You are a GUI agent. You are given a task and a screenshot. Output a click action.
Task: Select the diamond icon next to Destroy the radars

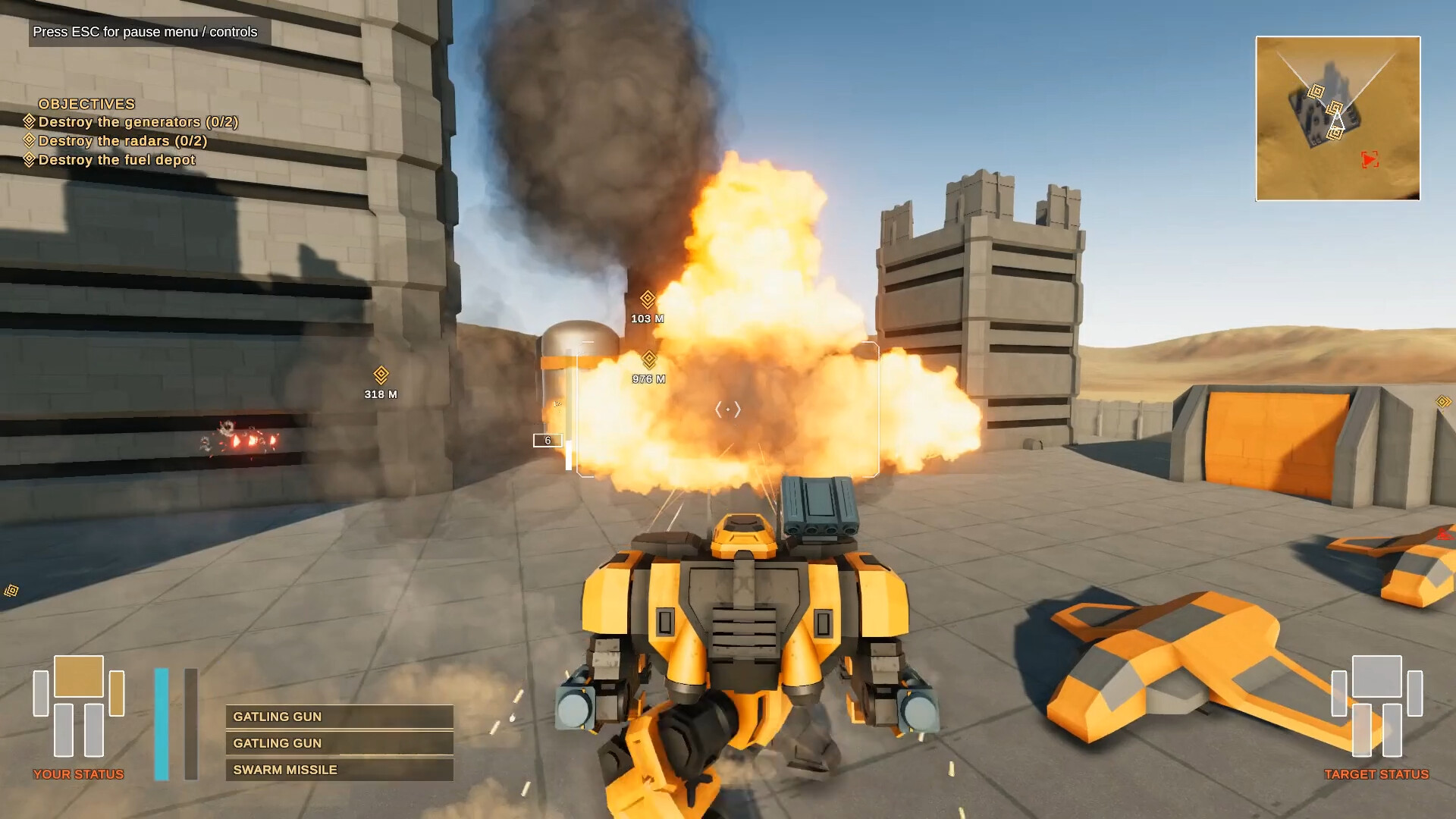tap(29, 140)
